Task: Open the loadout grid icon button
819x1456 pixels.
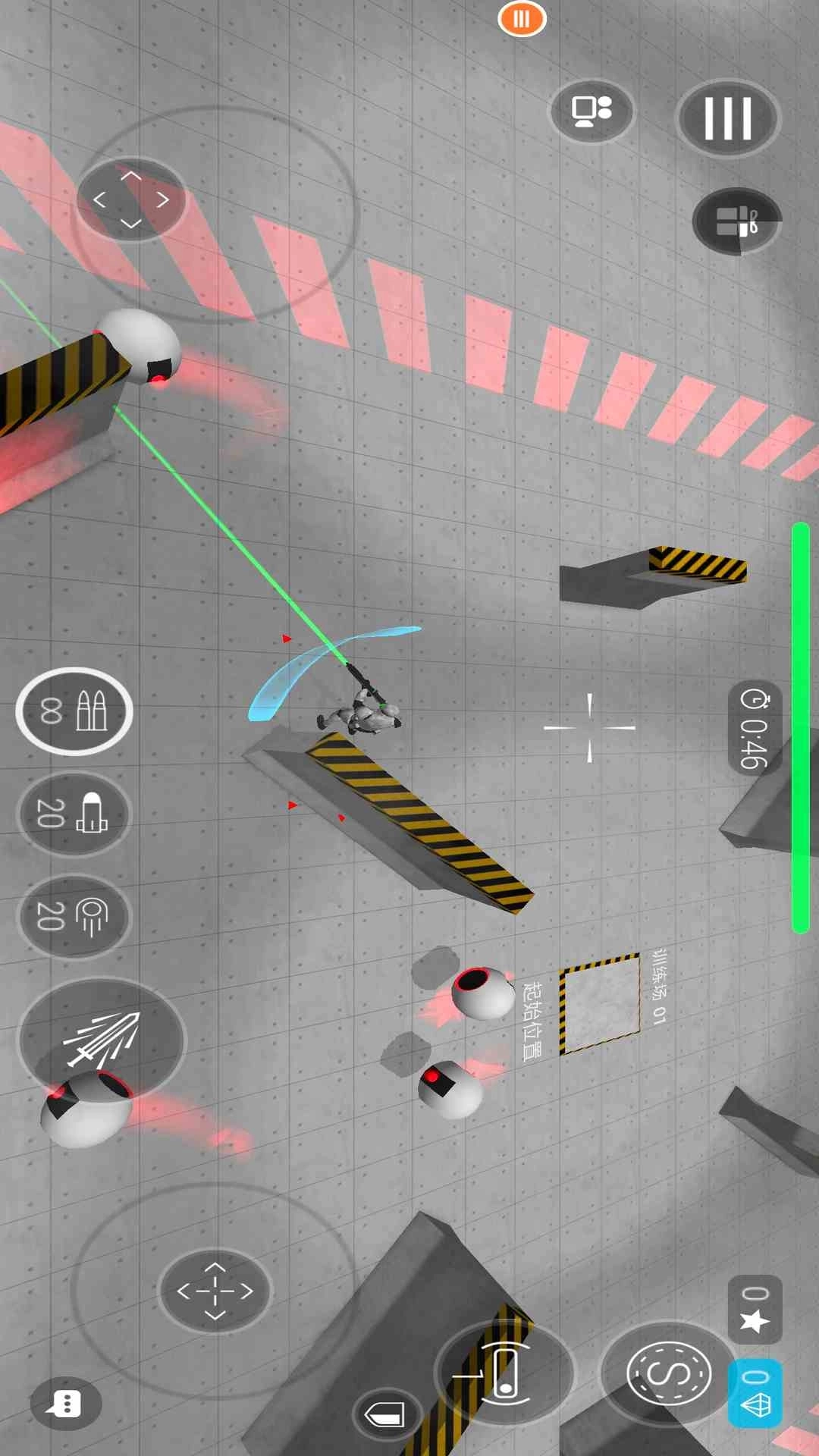Action: point(736,221)
